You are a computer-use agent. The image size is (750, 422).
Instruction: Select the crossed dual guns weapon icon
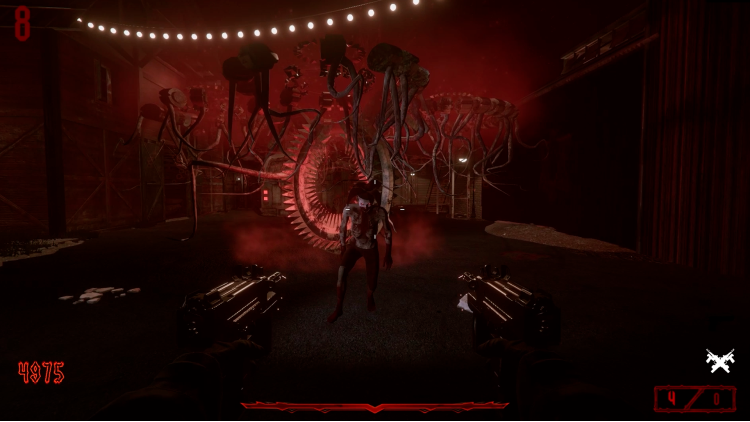click(x=719, y=361)
